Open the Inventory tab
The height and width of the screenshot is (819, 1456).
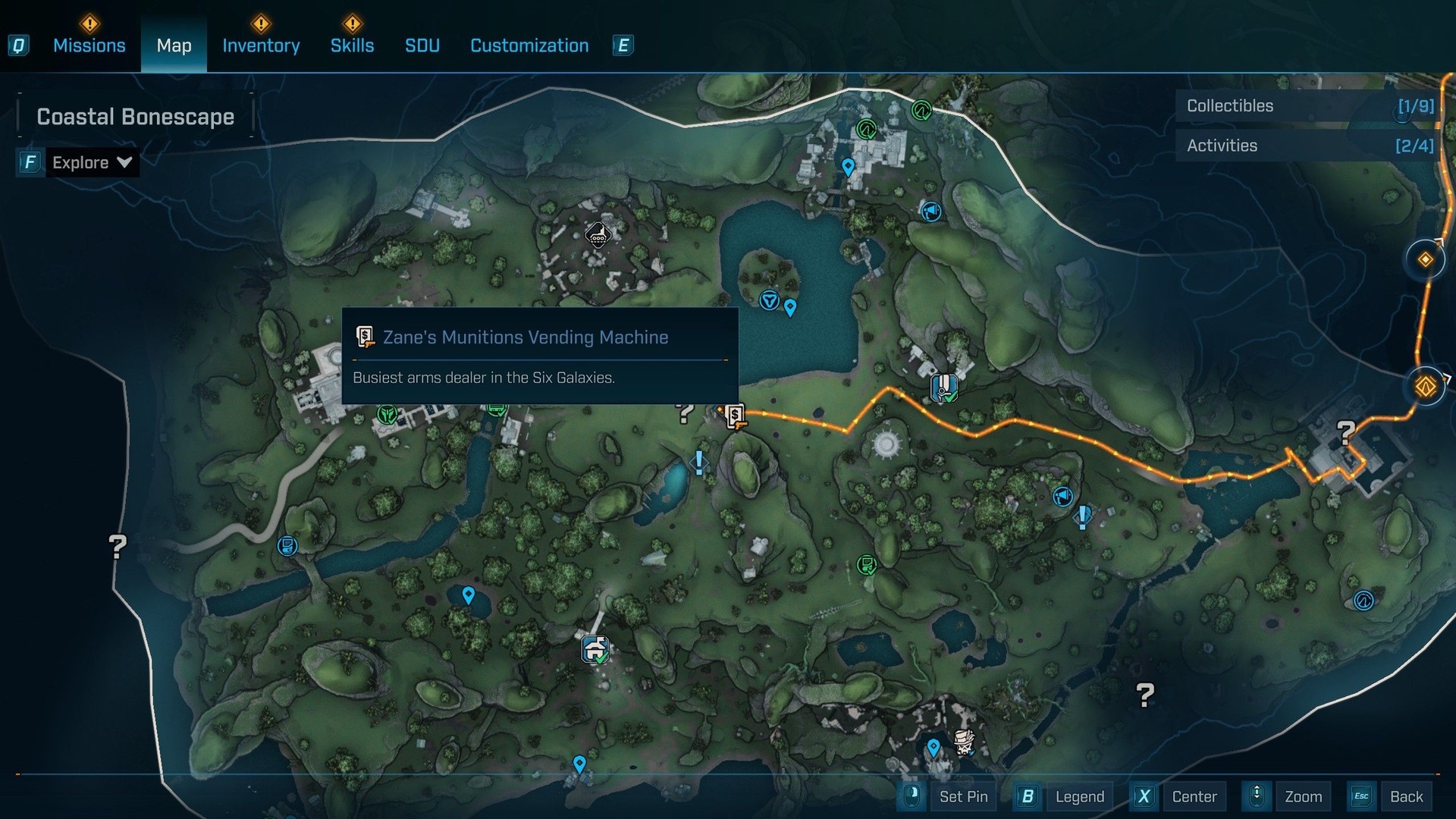(x=261, y=45)
